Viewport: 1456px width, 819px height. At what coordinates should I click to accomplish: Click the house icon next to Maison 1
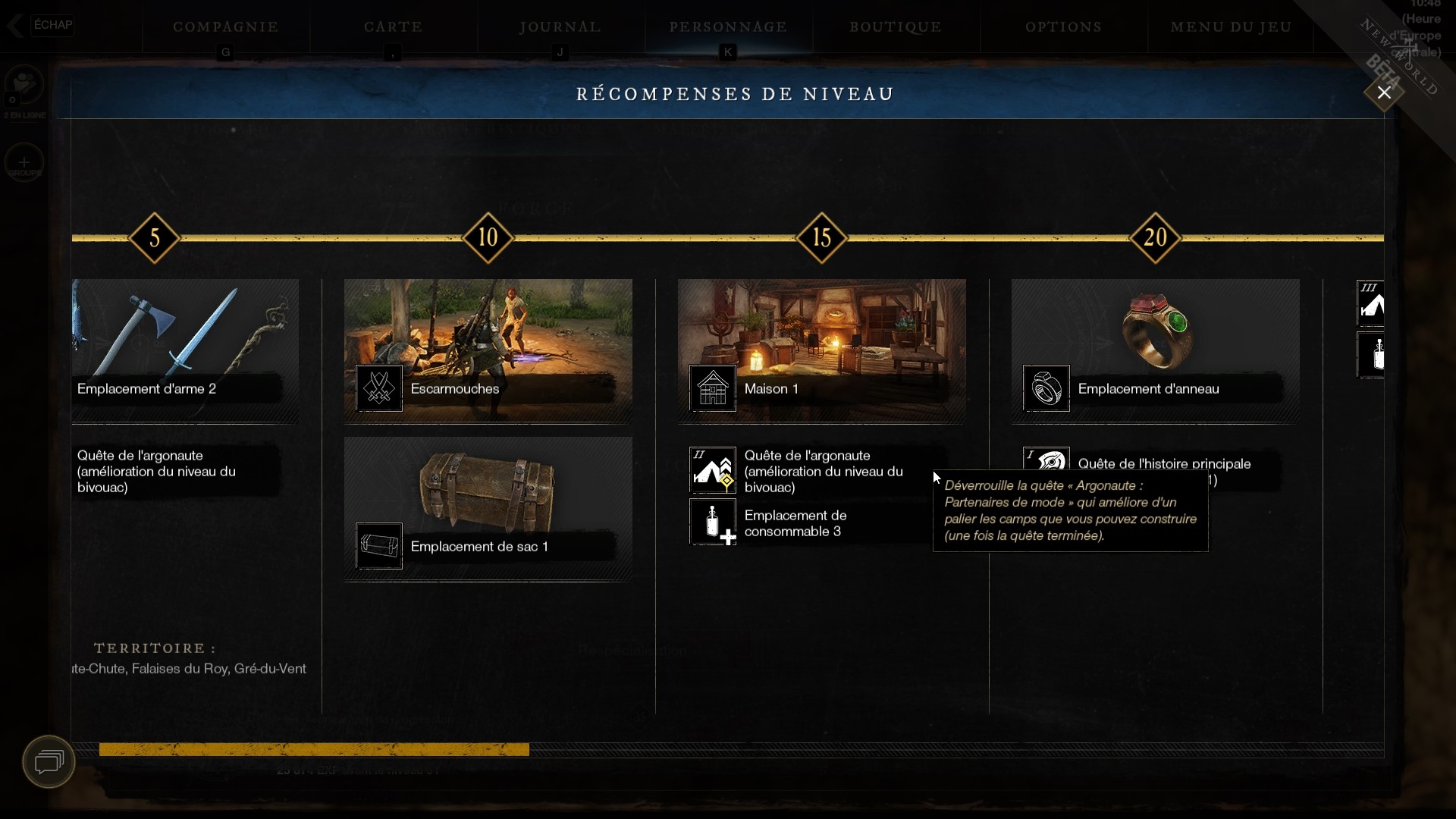711,389
